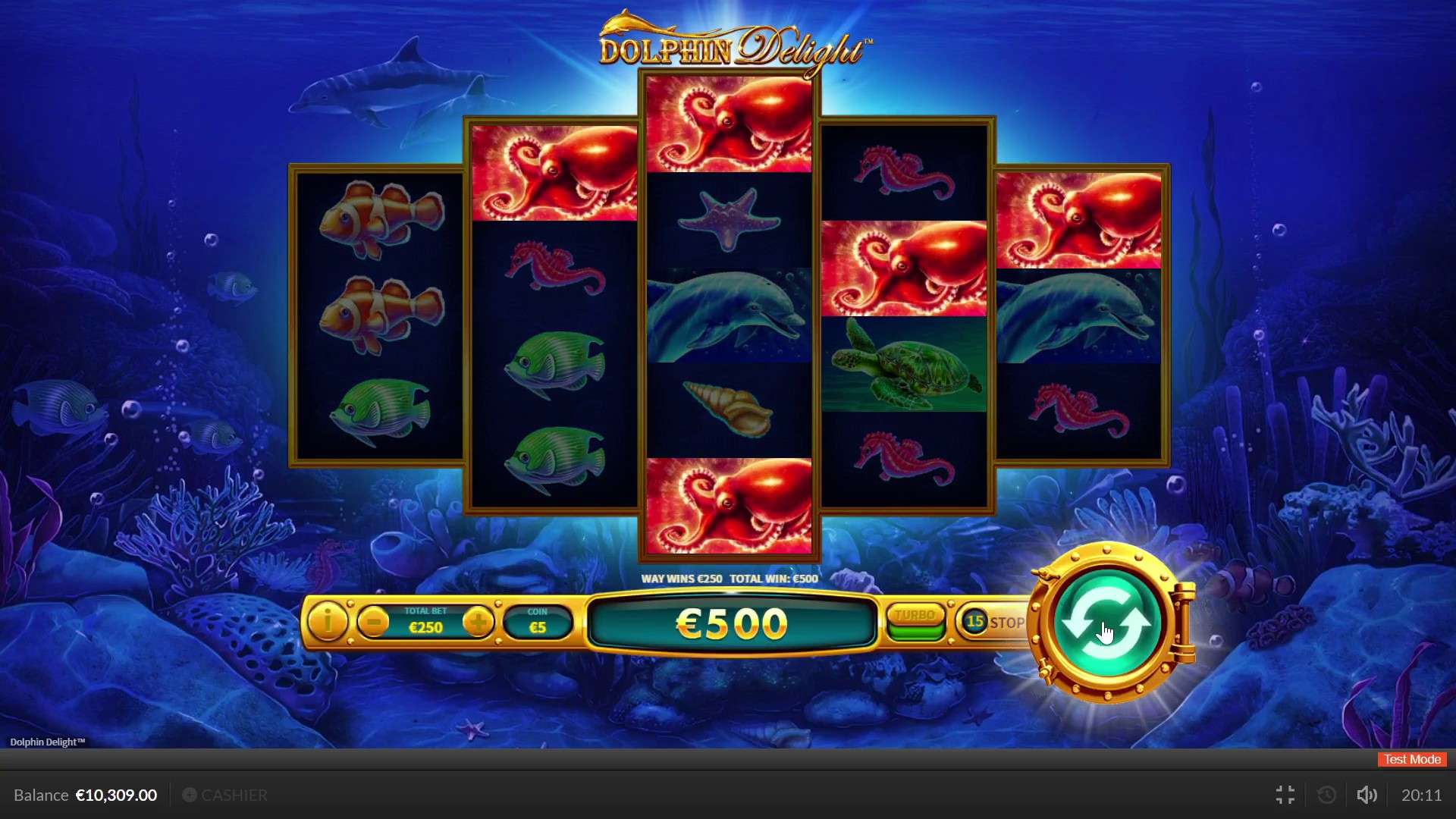Open the Cashier

point(224,795)
